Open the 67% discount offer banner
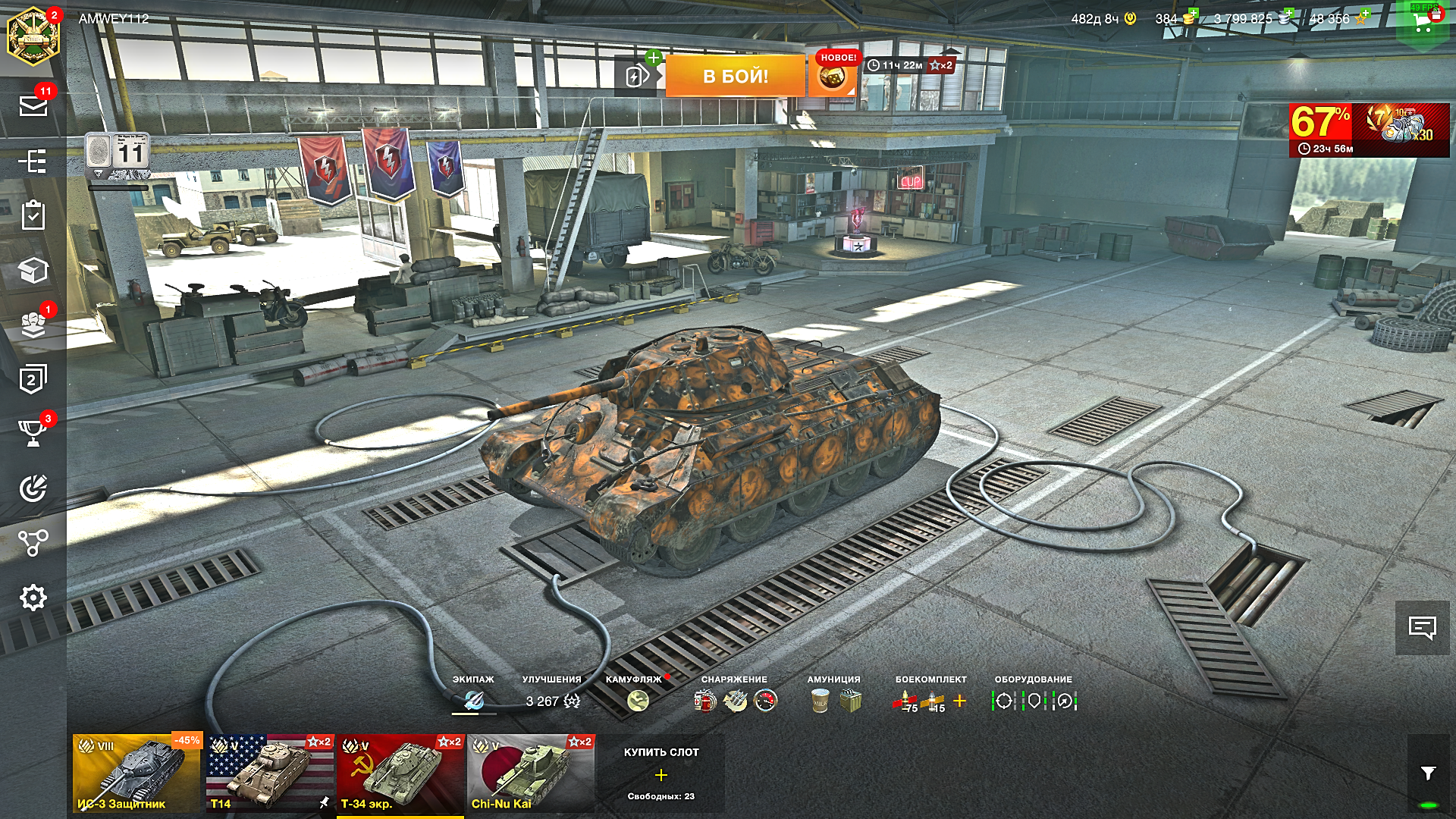The height and width of the screenshot is (819, 1456). tap(1369, 130)
